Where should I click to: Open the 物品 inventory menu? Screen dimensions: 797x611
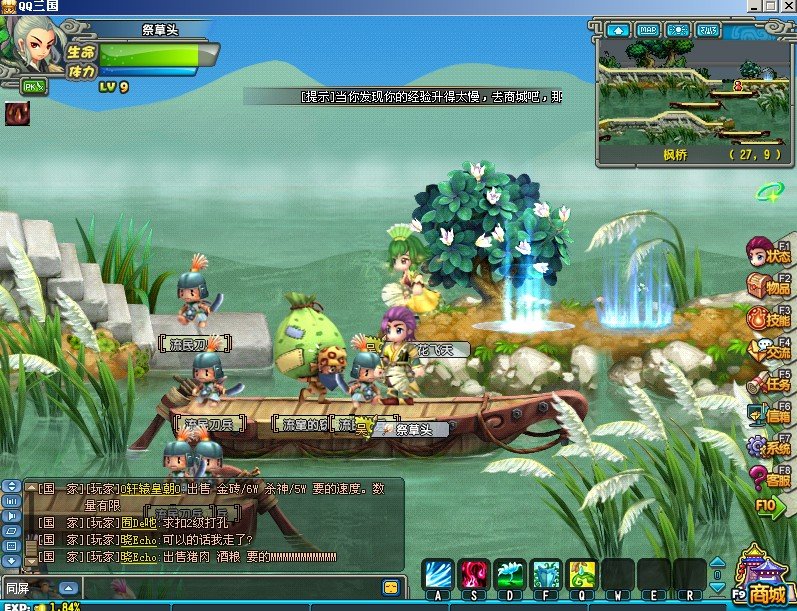point(771,285)
